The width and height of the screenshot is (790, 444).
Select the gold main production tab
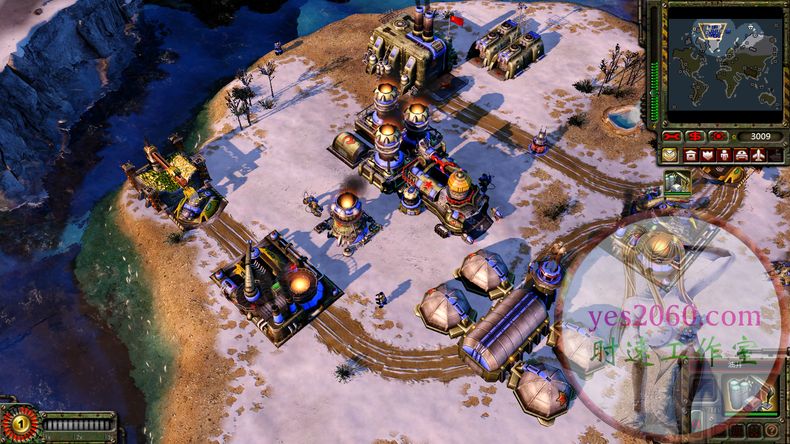(x=670, y=155)
